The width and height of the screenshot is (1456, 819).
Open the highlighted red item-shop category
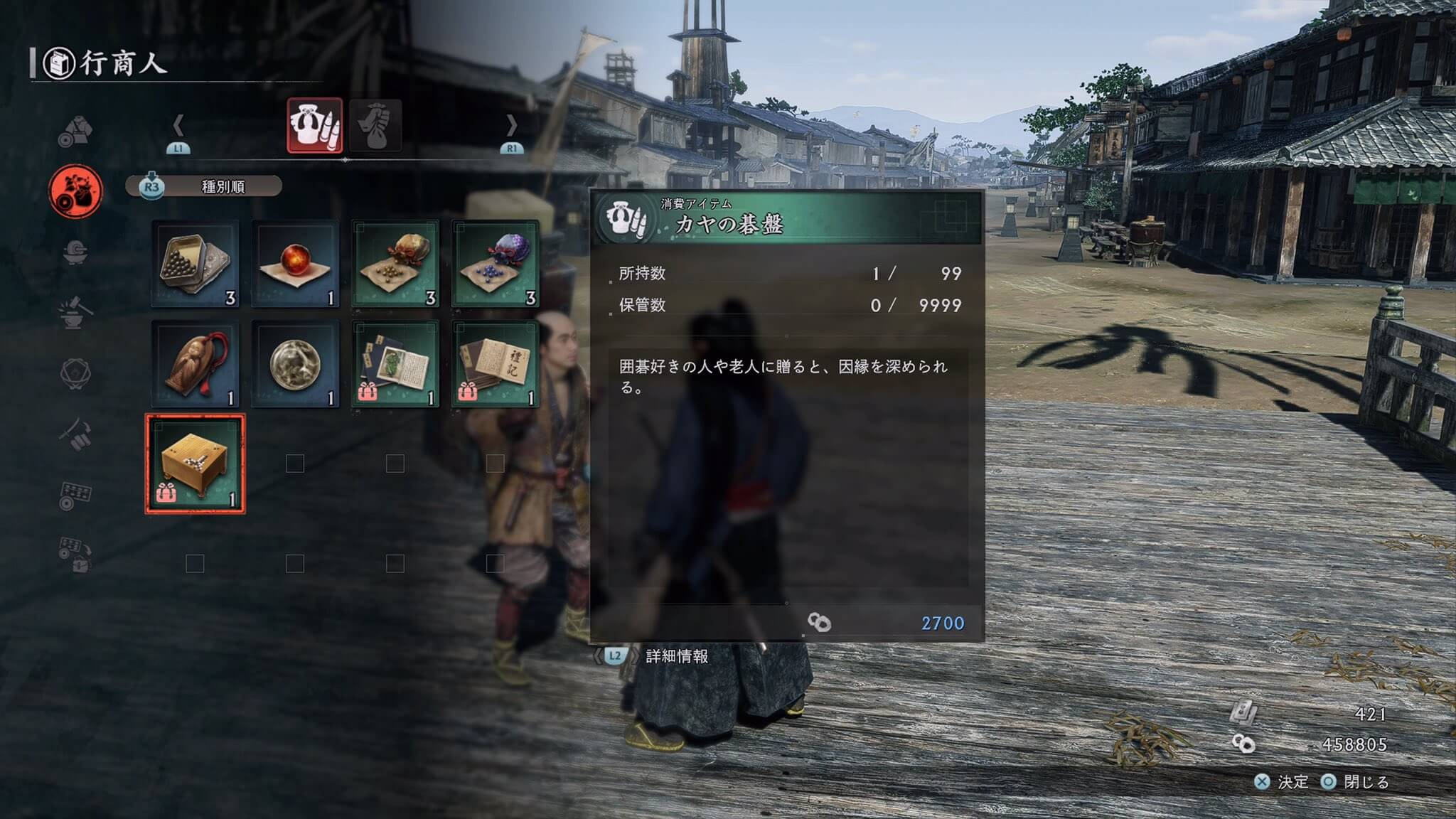75,191
